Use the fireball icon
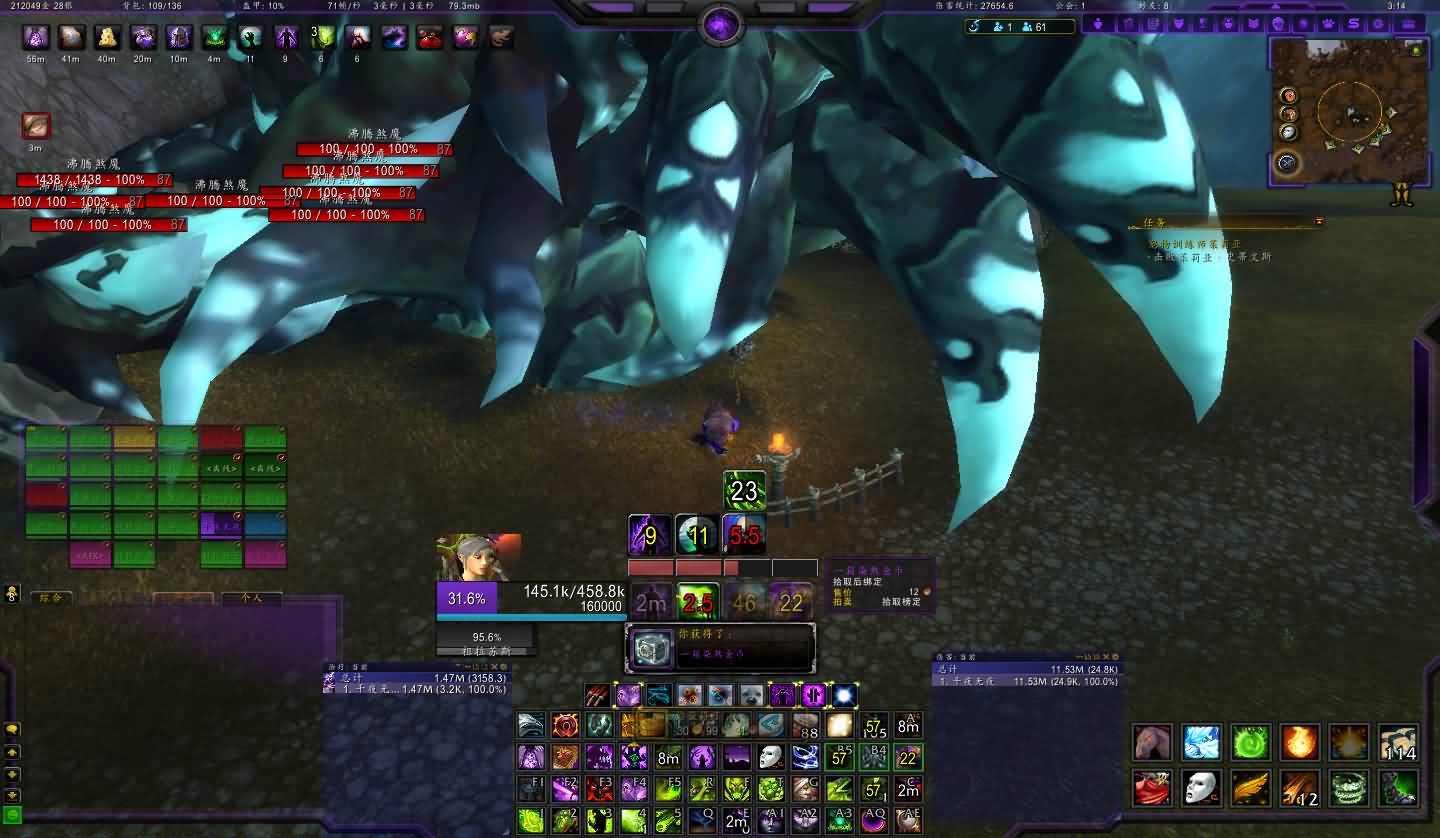The image size is (1440, 838). (x=1300, y=743)
